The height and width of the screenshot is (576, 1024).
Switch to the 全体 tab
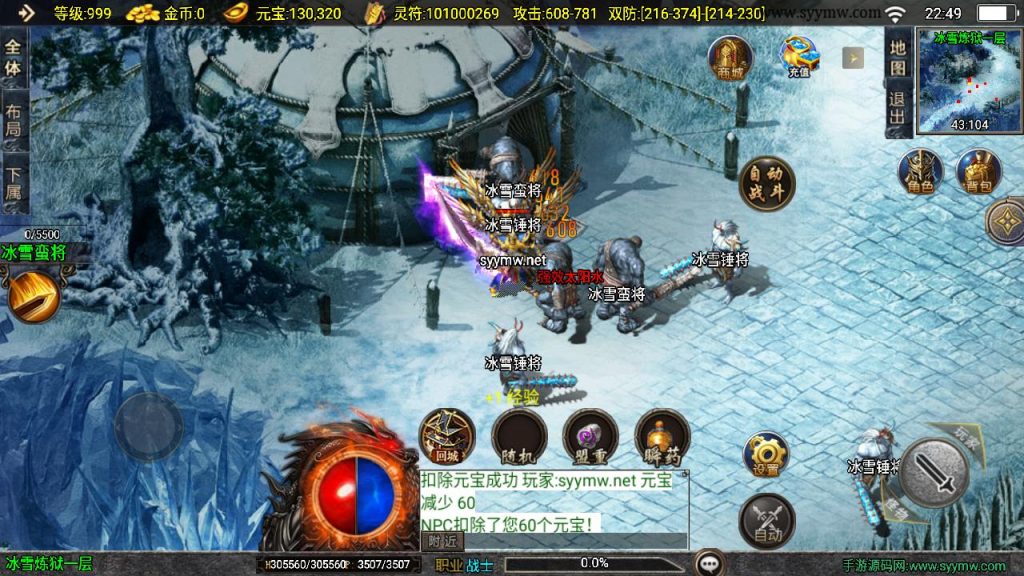[13, 57]
